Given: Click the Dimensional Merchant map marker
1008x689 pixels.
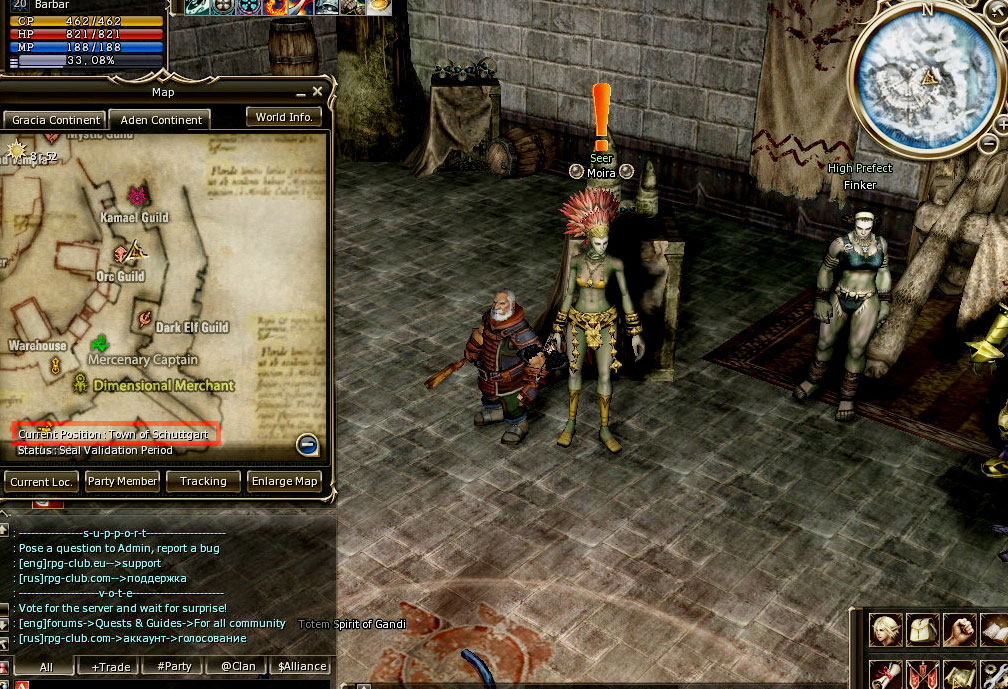Looking at the screenshot, I should 80,382.
